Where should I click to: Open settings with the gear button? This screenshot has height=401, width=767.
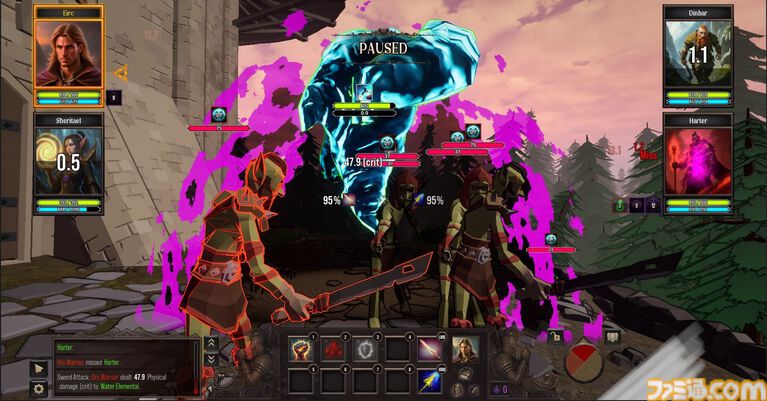pos(39,388)
